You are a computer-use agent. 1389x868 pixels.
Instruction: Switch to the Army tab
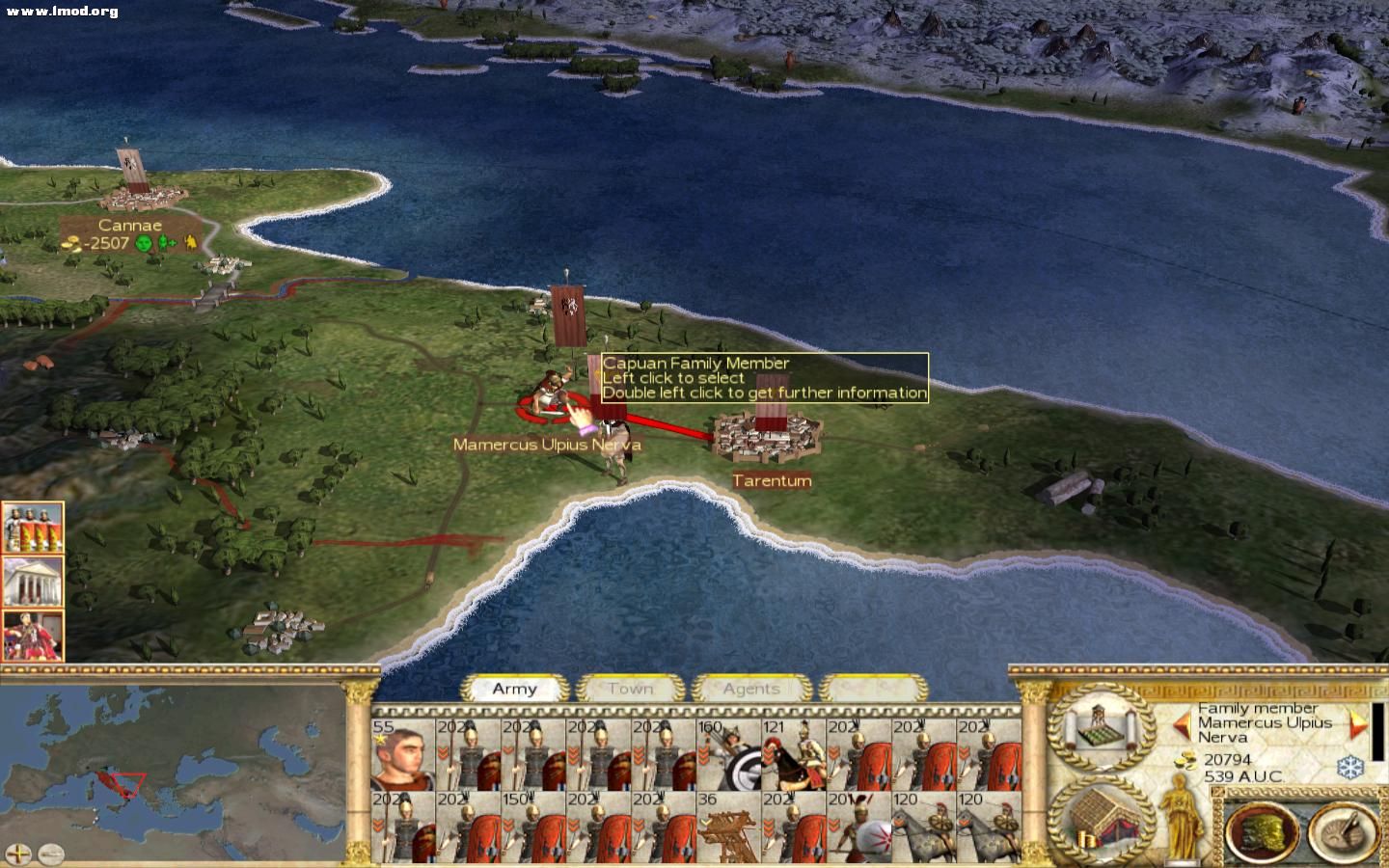514,689
